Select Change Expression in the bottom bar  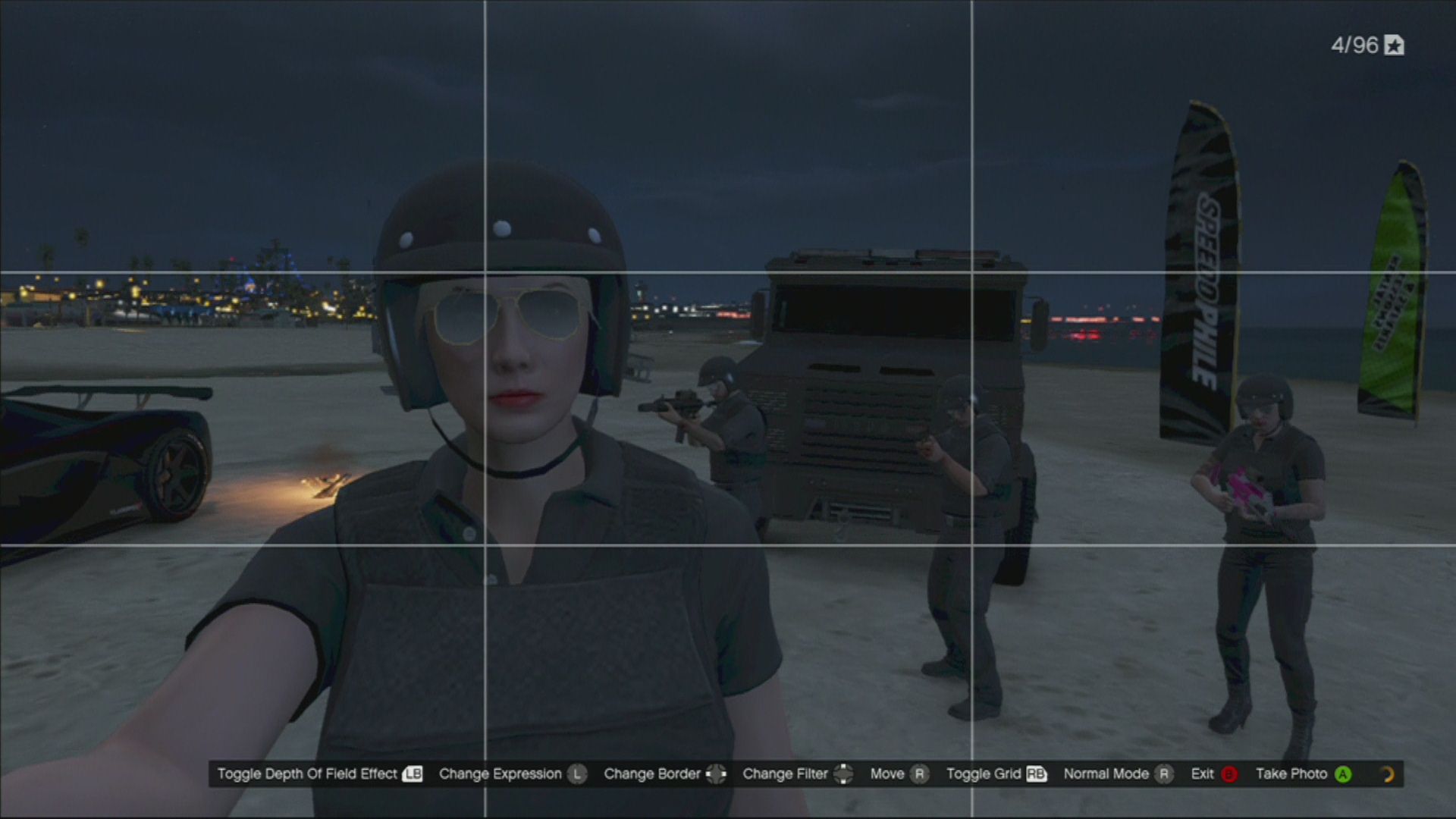512,773
